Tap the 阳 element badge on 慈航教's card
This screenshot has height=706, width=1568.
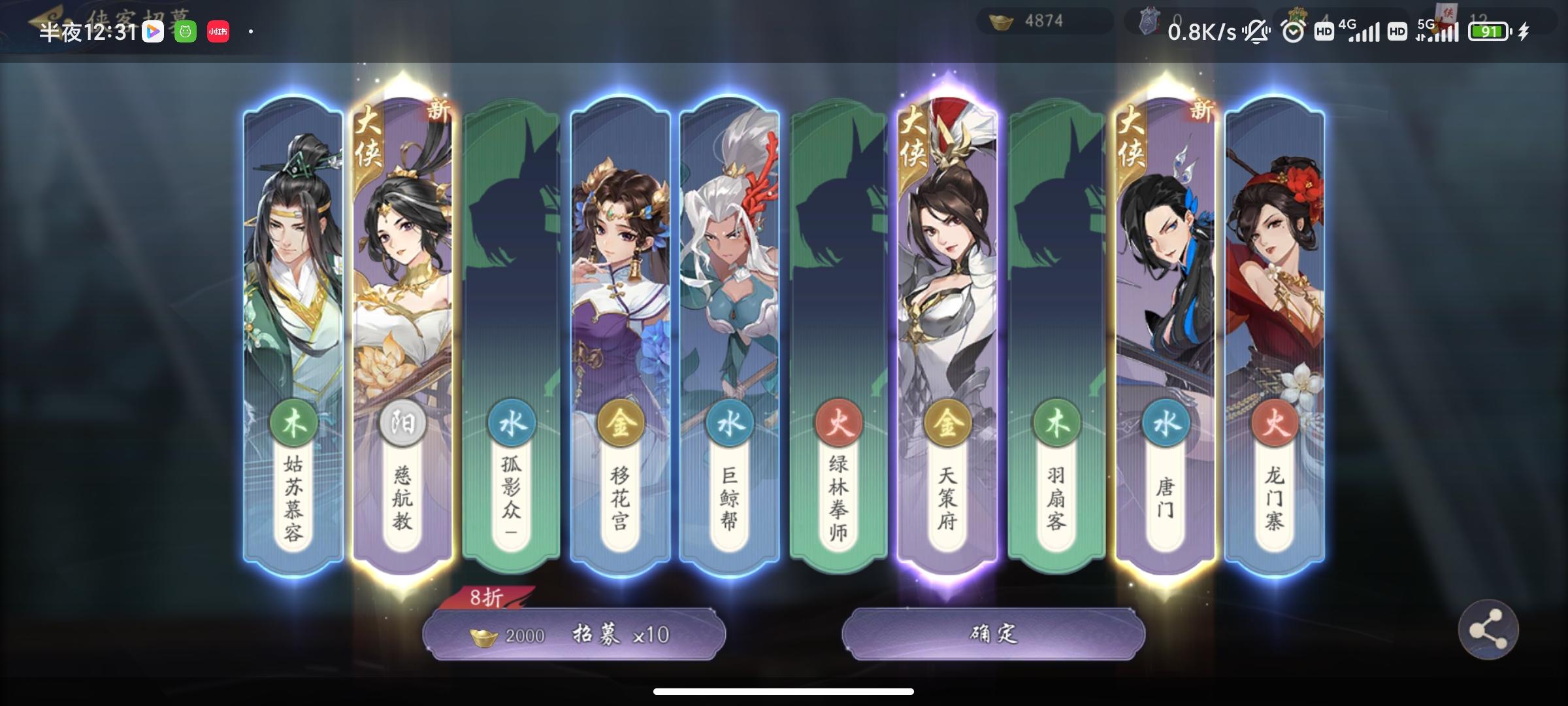tap(402, 422)
